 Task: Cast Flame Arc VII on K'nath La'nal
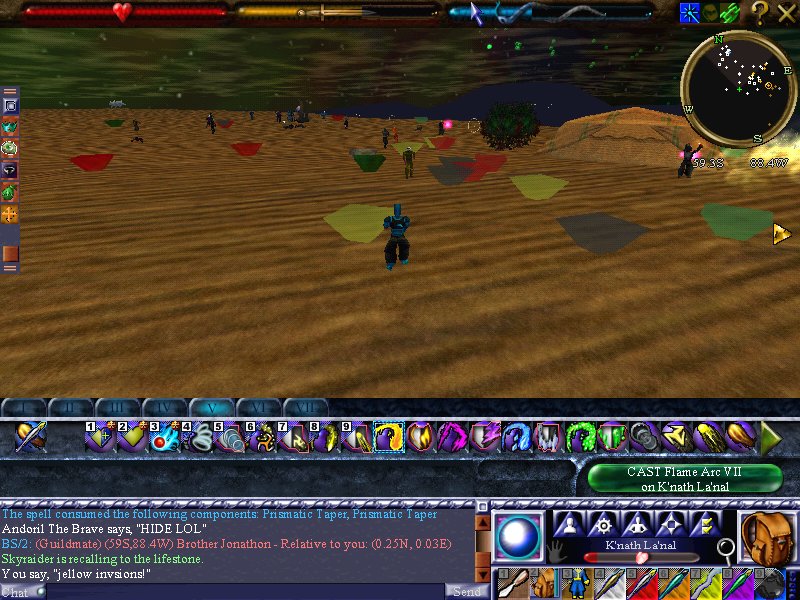coord(684,478)
